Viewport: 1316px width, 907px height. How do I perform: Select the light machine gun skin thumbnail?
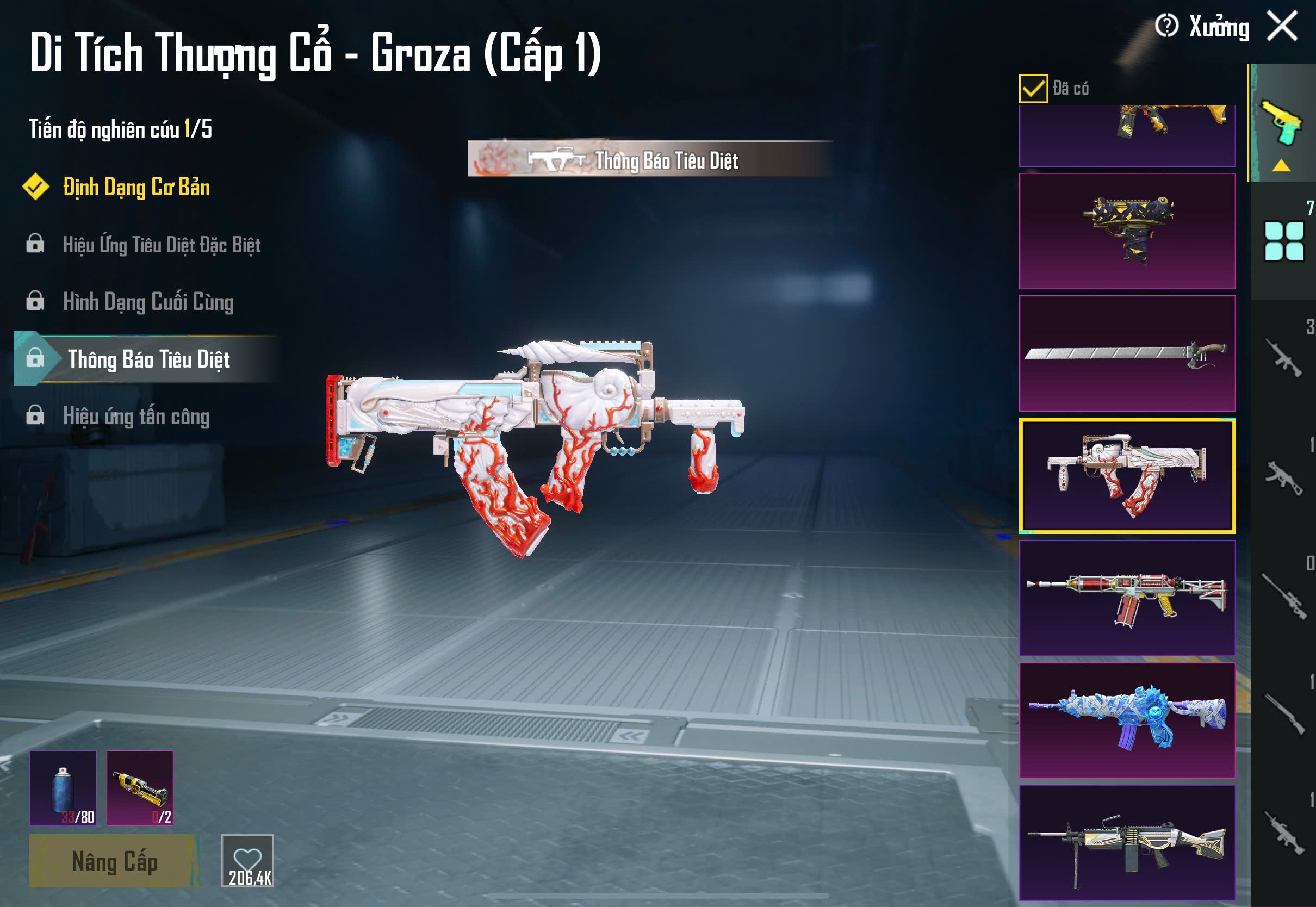[x=1127, y=842]
